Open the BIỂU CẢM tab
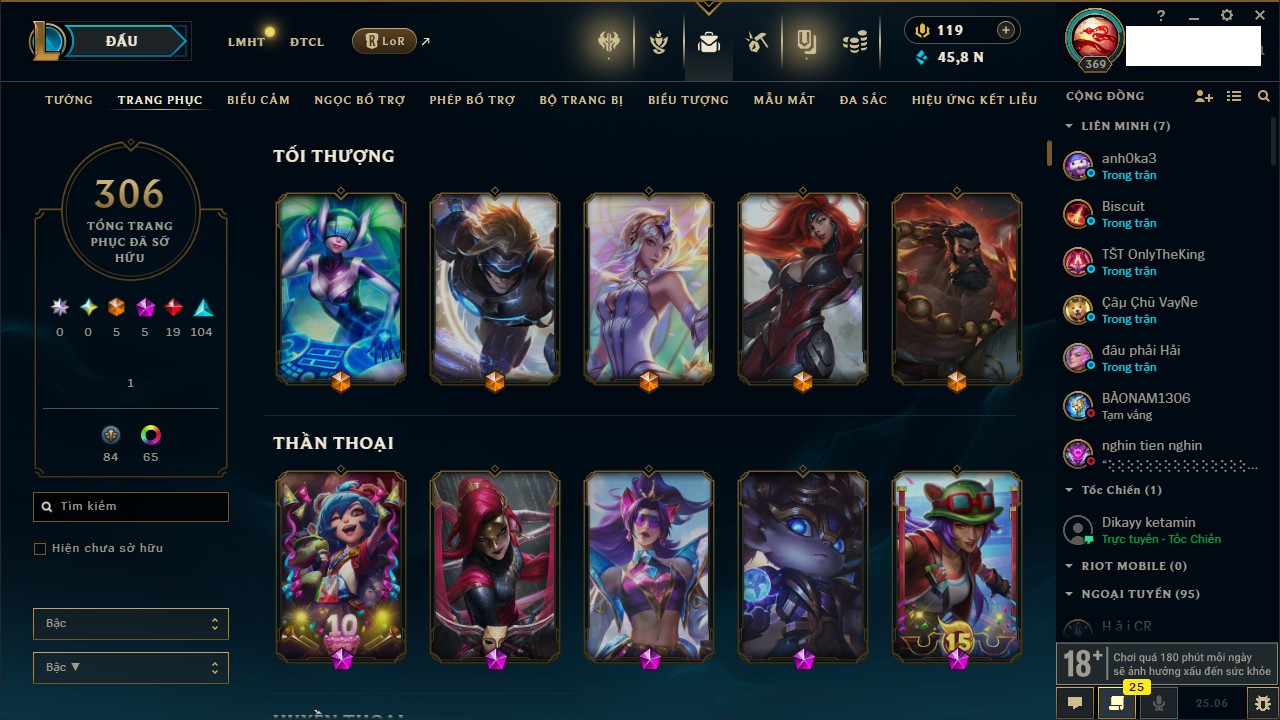 coord(258,100)
